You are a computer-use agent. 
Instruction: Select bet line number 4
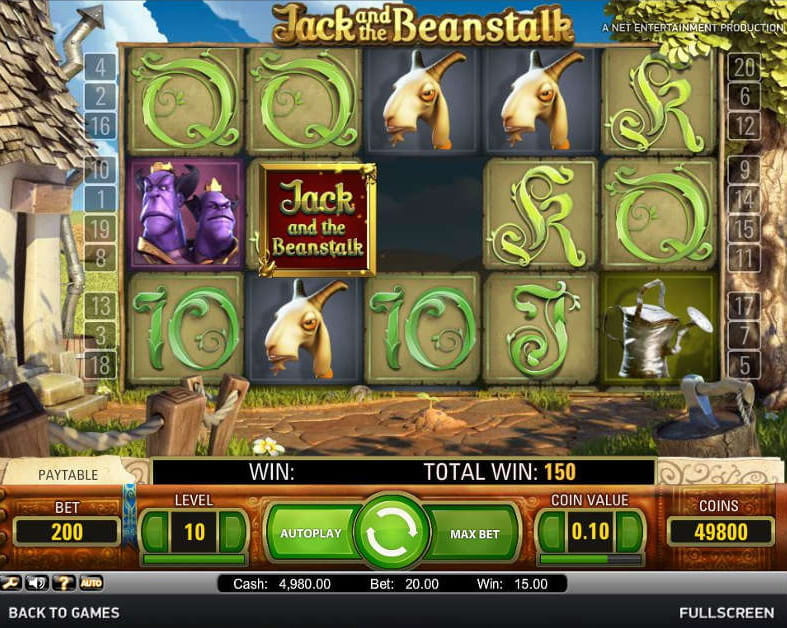(102, 68)
